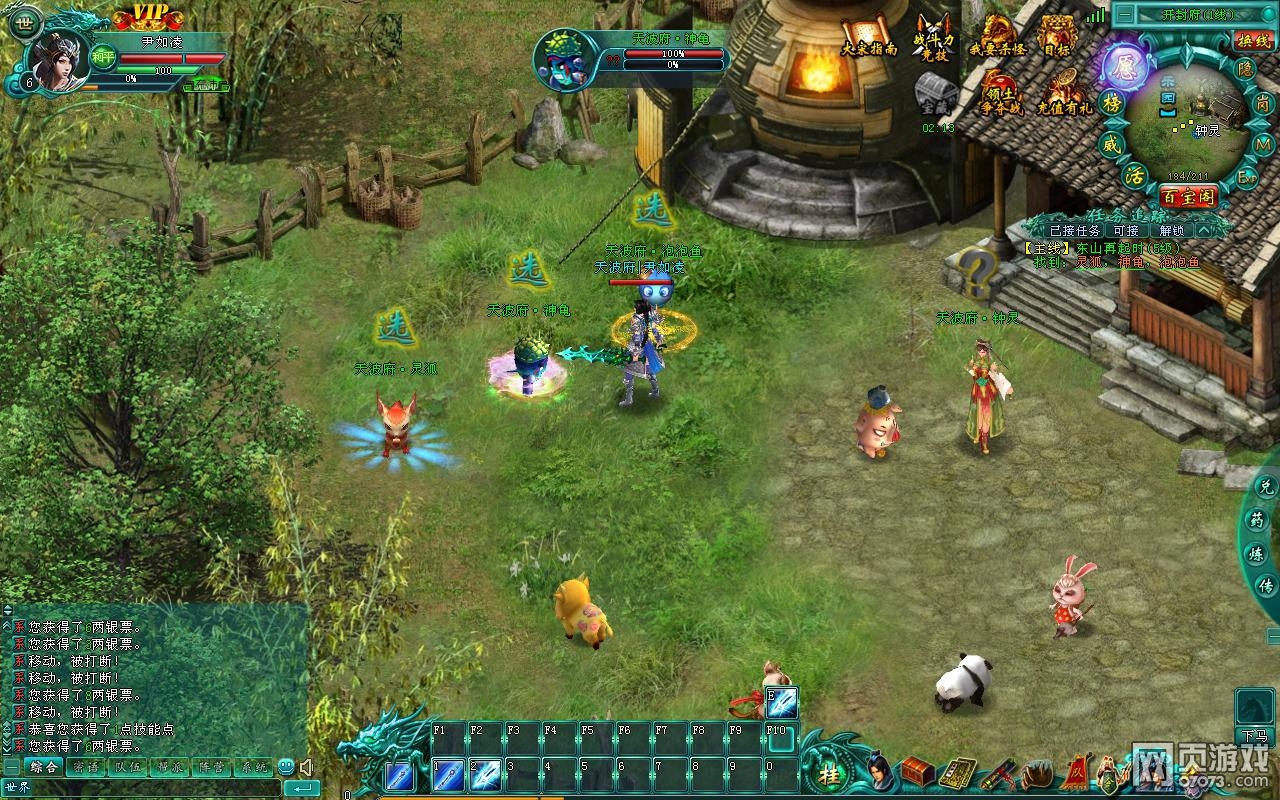This screenshot has height=800, width=1280.
Task: Select the 系统 system chat tab
Action: (253, 768)
